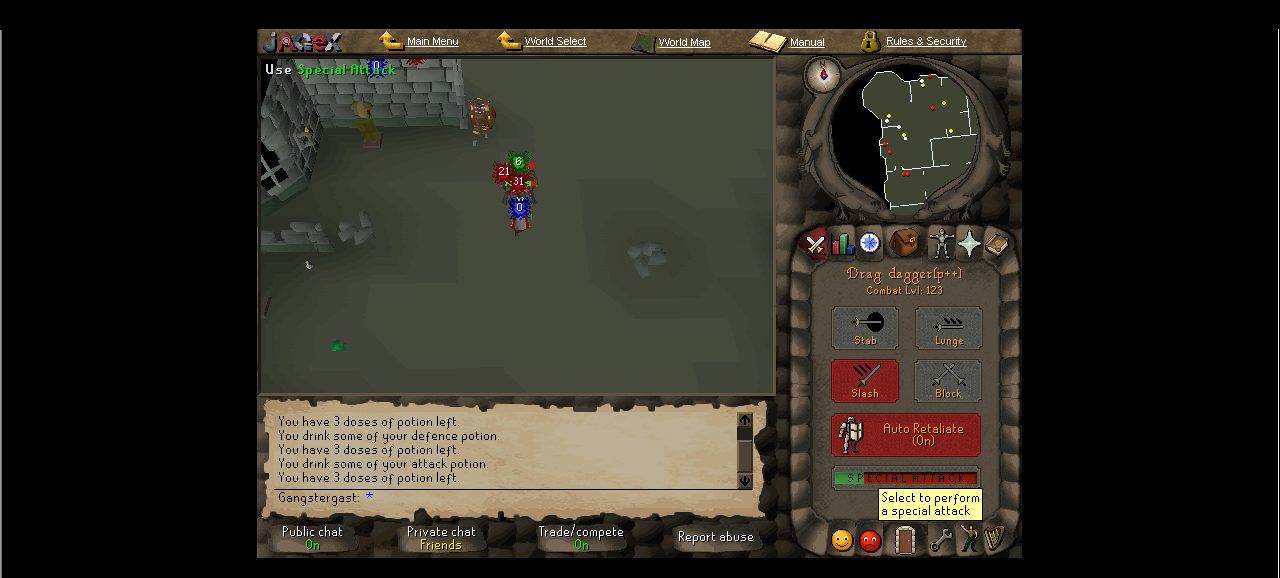This screenshot has width=1280, height=578.
Task: Switch to the backpack inventory tab
Action: point(904,243)
